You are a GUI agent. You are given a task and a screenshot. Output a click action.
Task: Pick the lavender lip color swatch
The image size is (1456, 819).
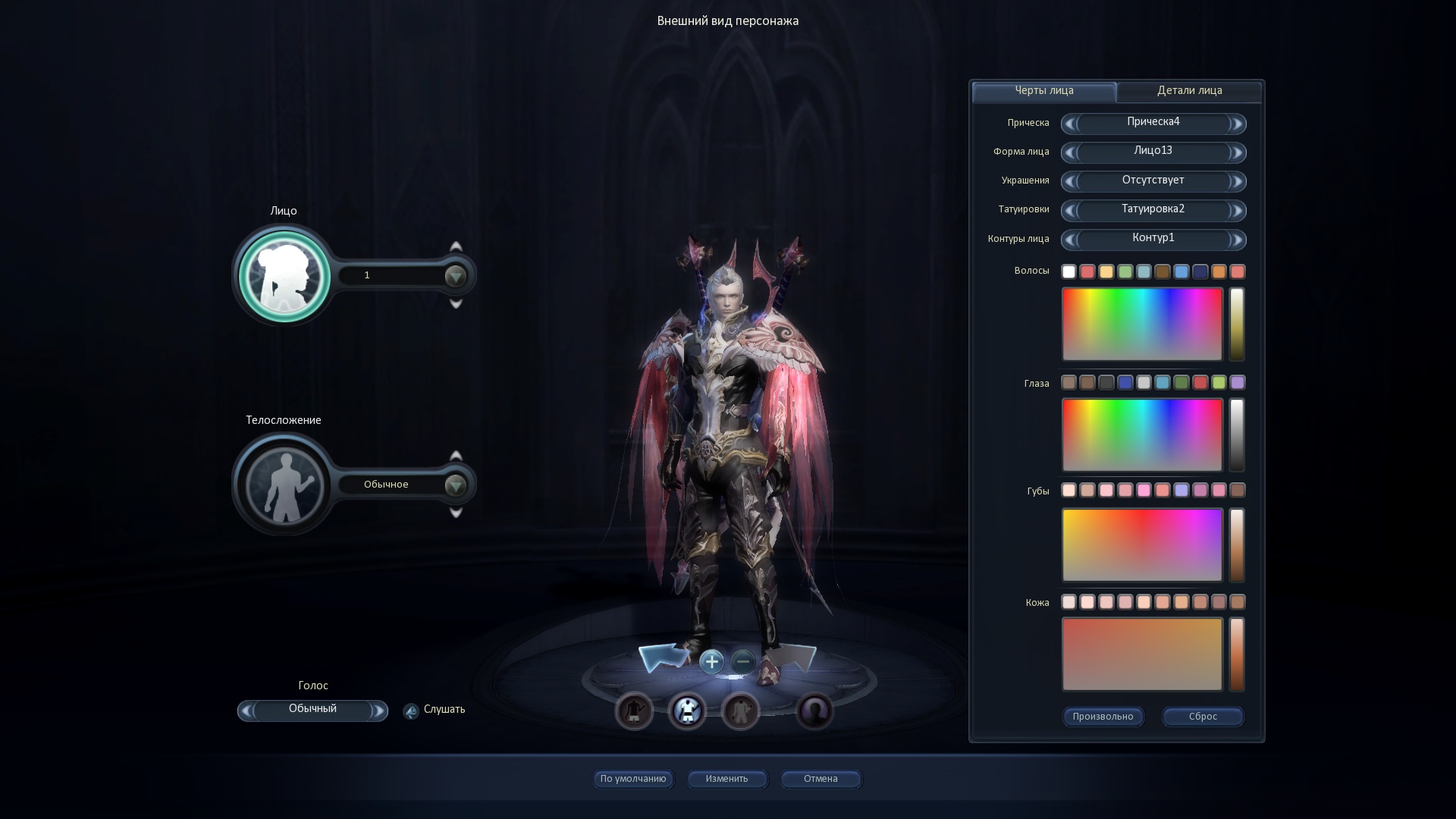point(1181,491)
